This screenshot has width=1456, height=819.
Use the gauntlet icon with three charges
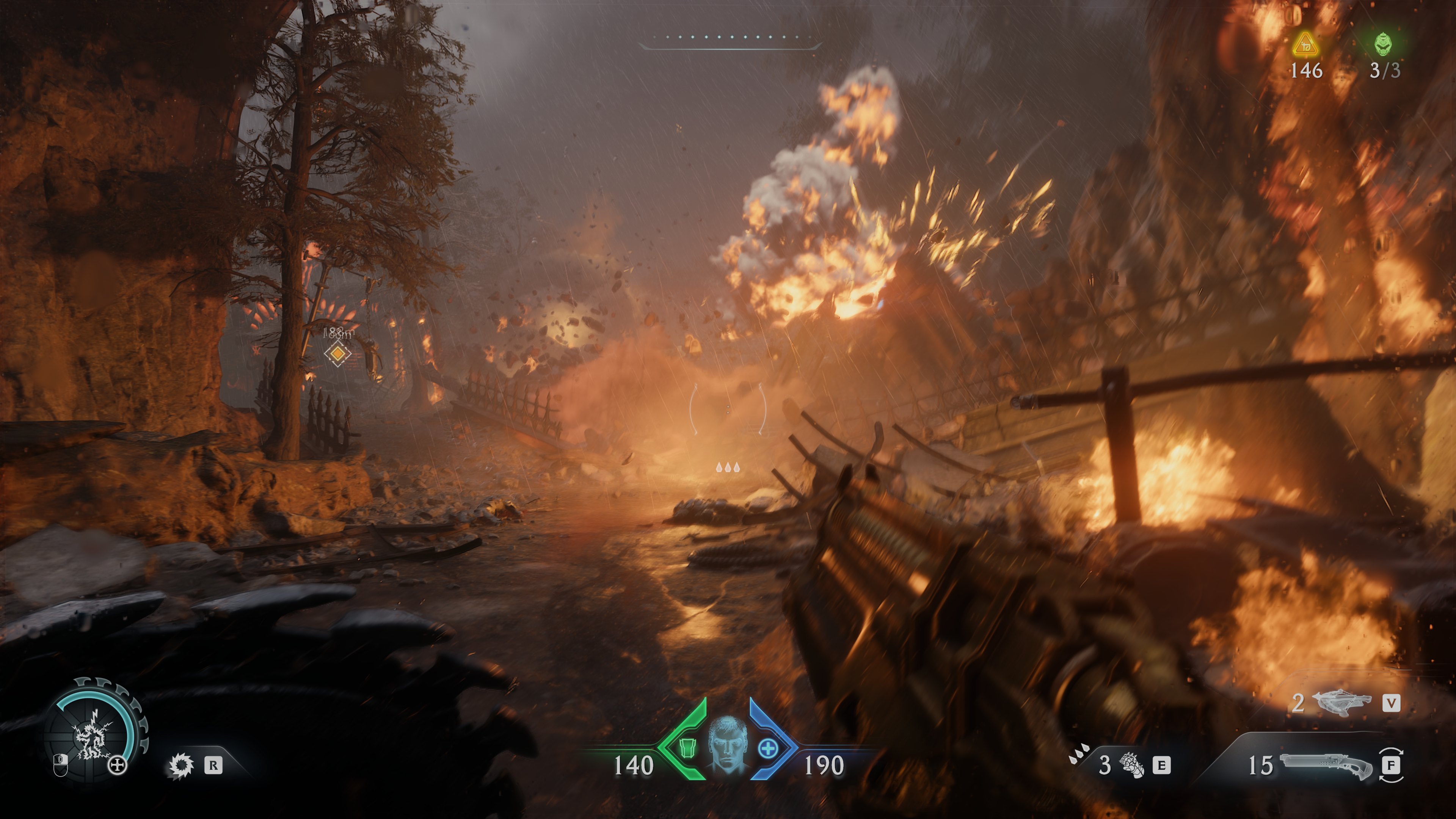pos(1132,765)
